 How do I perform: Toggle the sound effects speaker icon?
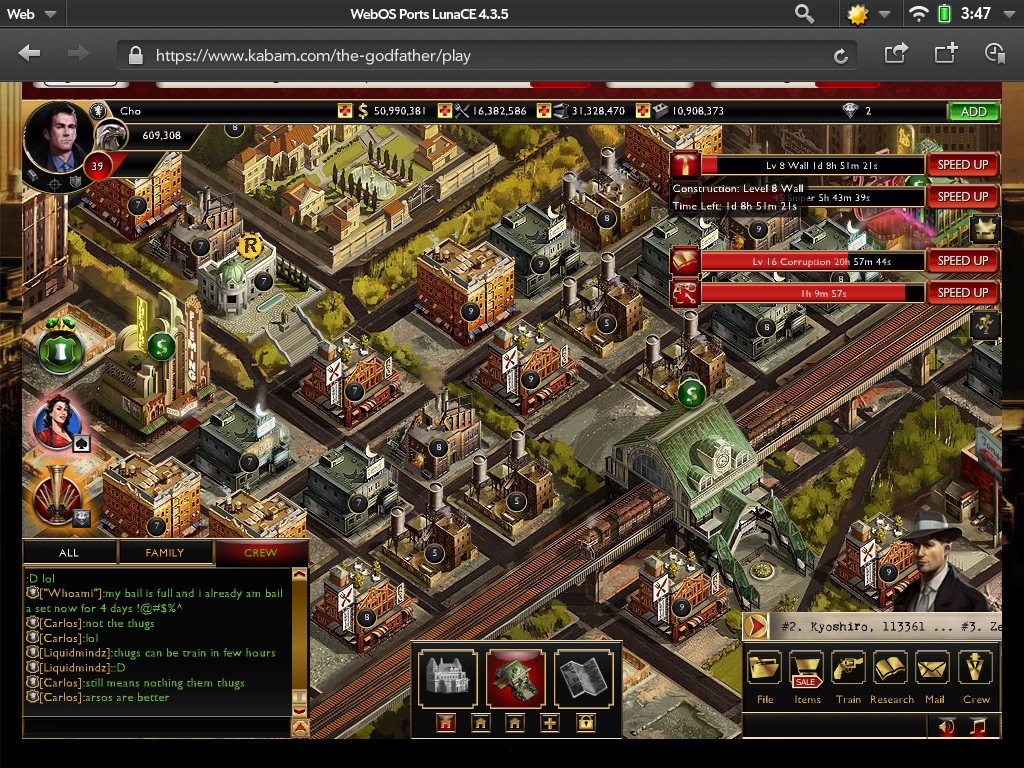[x=947, y=727]
